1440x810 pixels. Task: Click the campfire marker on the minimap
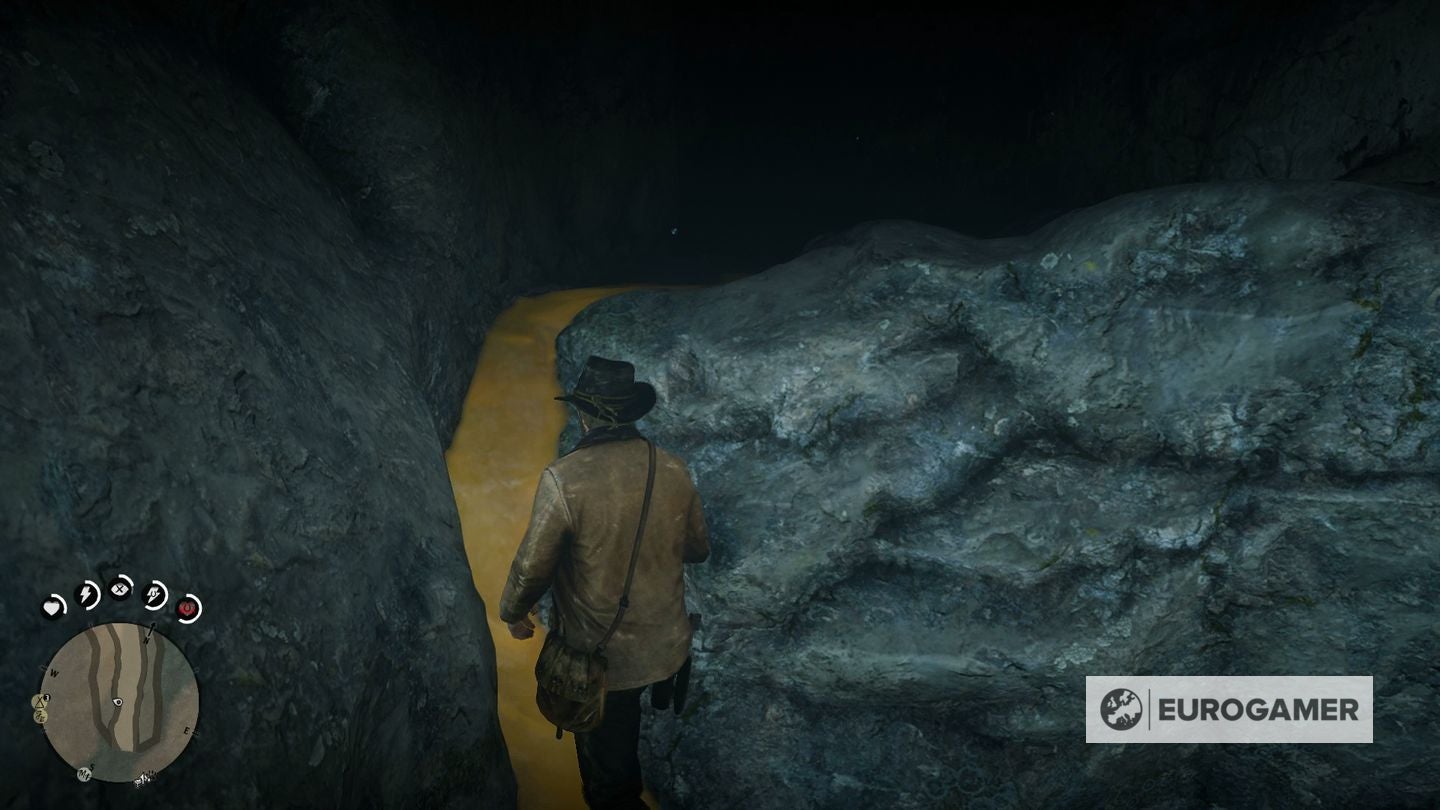(x=38, y=702)
